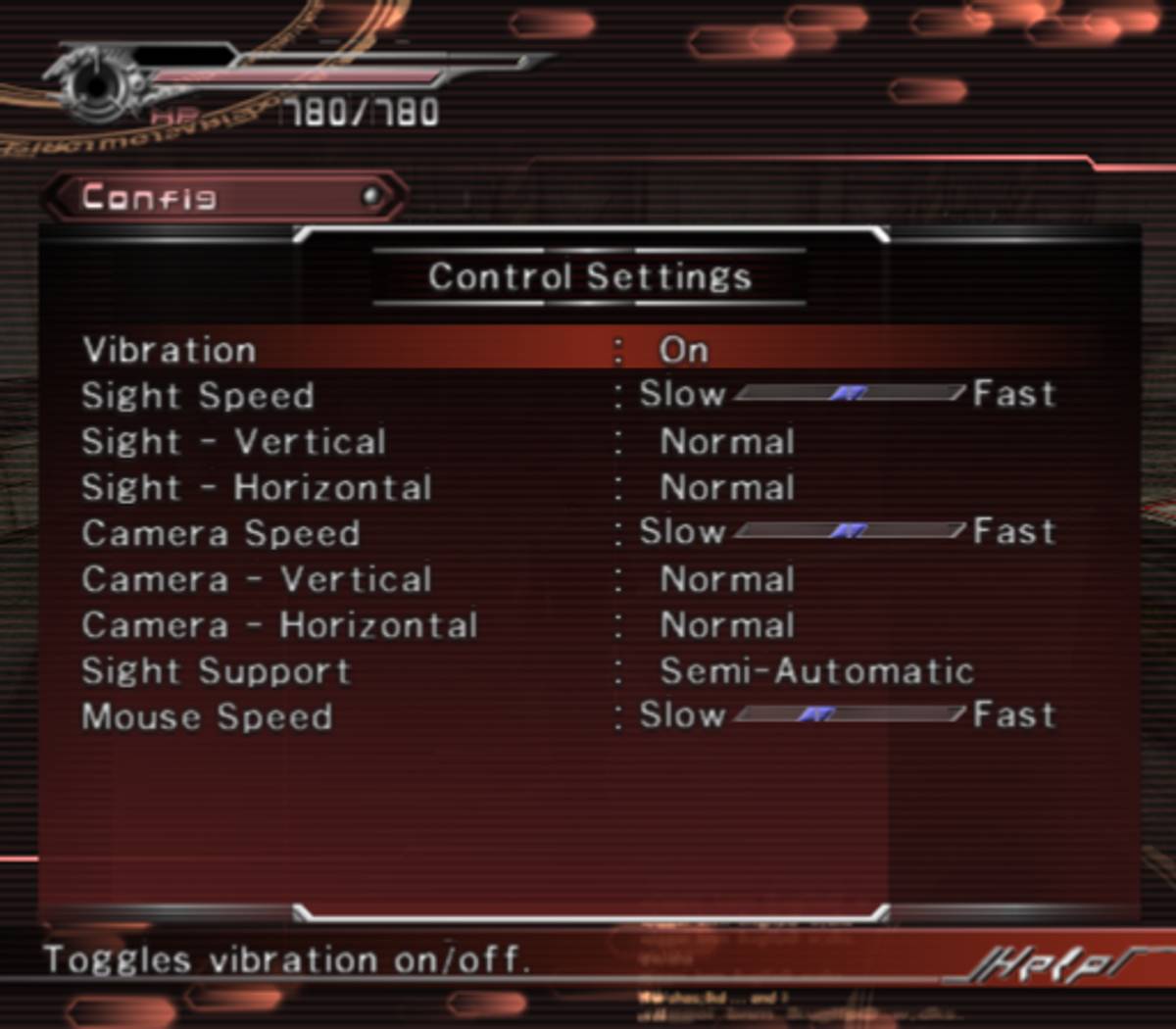1176x1029 pixels.
Task: Change Sight Support from Semi-Automatic
Action: (x=815, y=671)
